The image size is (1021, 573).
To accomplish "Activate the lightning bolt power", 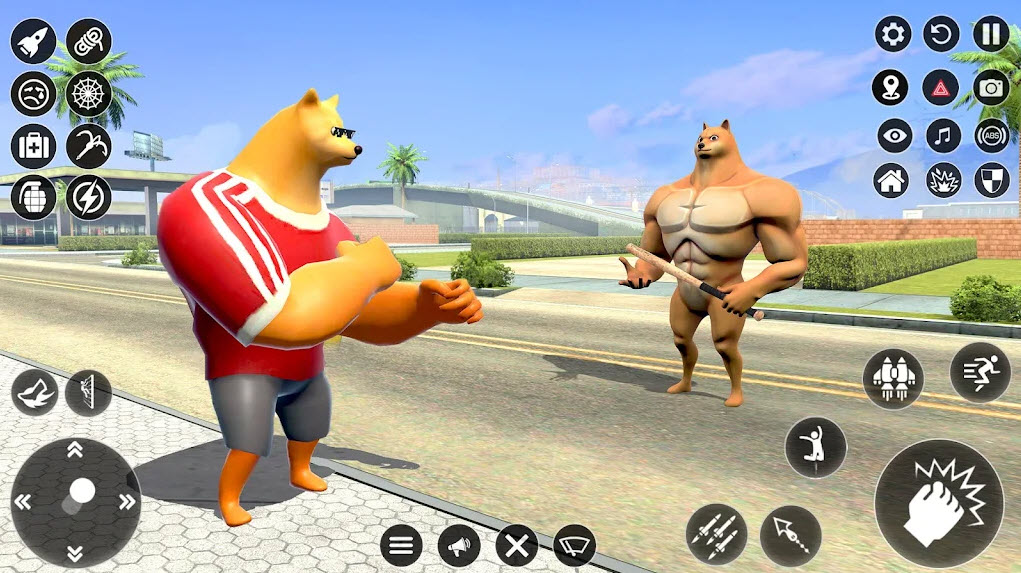I will pyautogui.click(x=89, y=197).
